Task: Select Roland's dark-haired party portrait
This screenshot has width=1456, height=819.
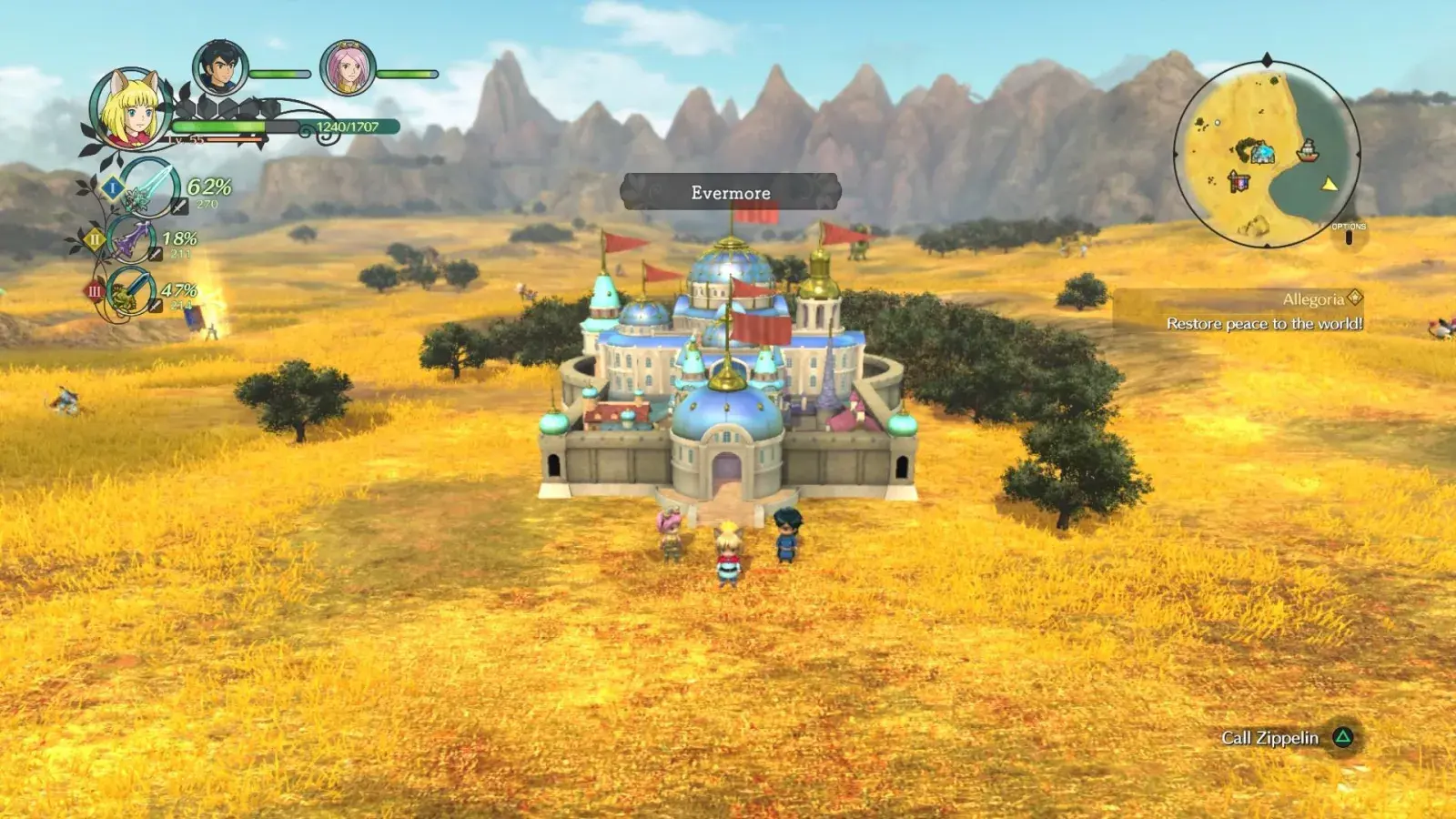Action: click(219, 69)
